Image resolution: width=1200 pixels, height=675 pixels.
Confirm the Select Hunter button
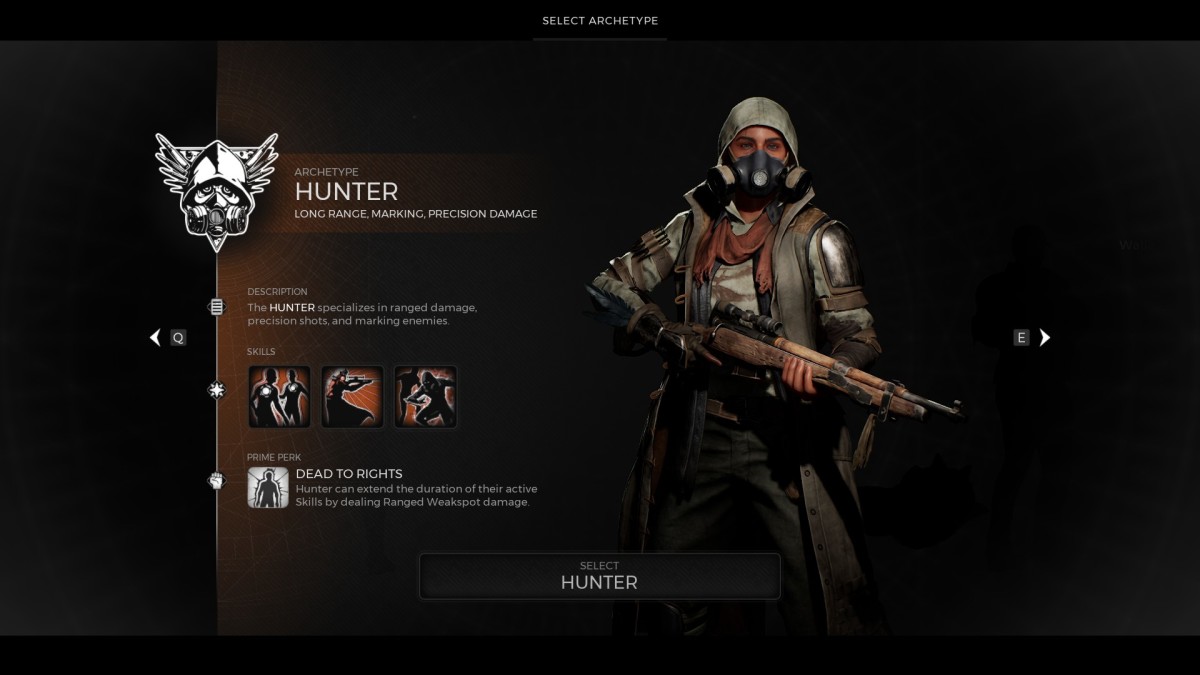coord(599,576)
